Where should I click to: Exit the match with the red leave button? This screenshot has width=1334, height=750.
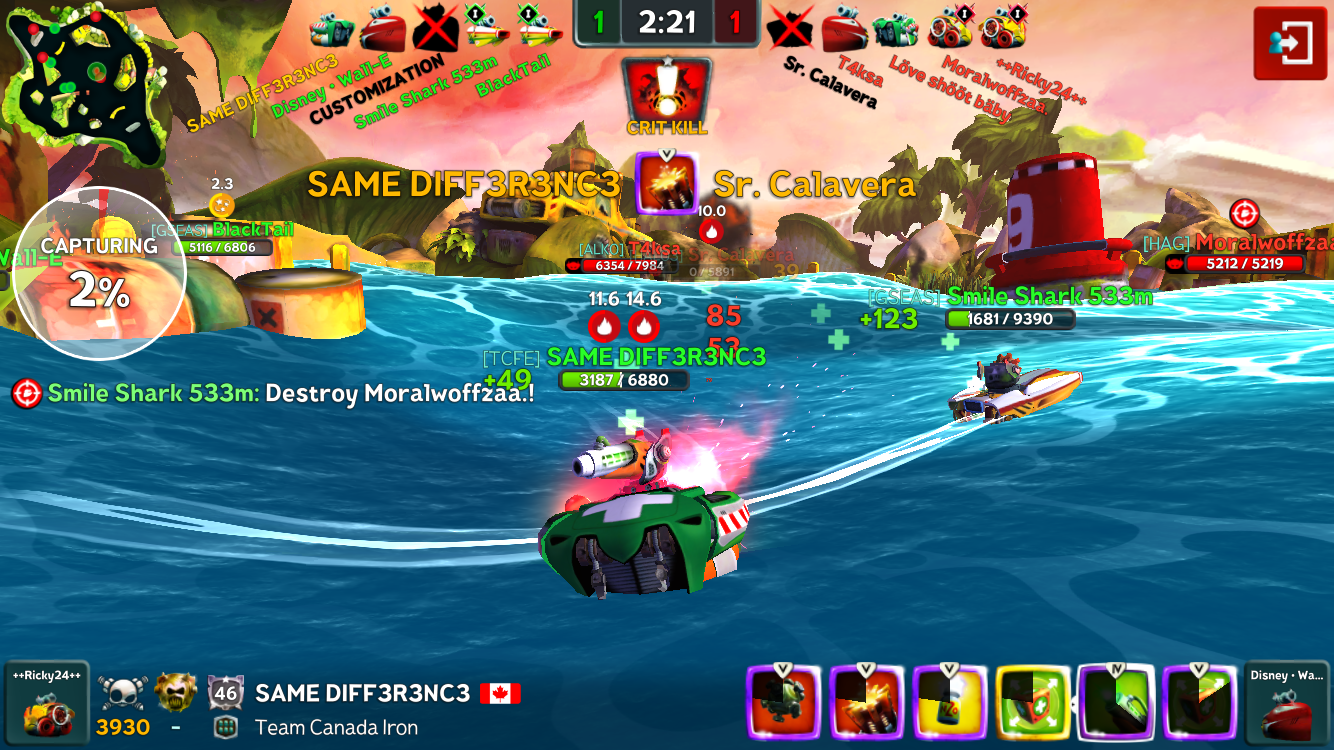point(1290,43)
